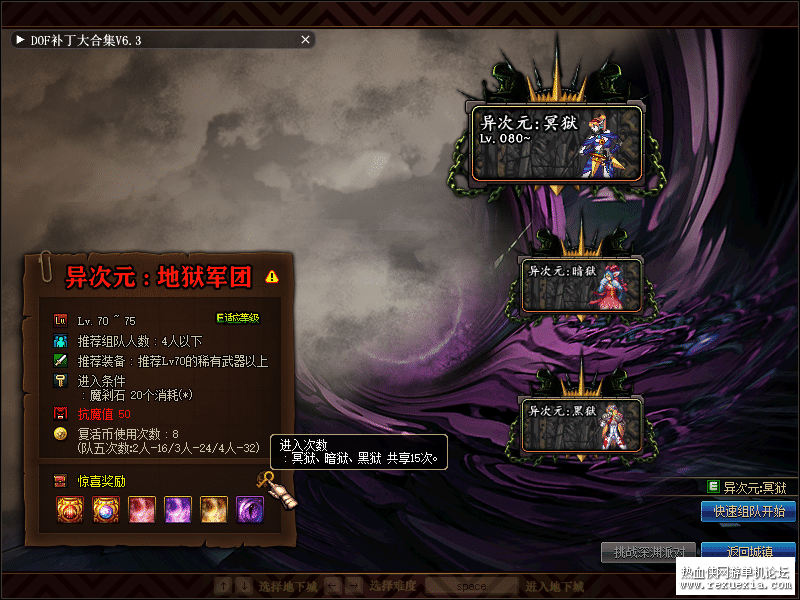Inspect the red lantern reward icon

pyautogui.click(x=69, y=510)
